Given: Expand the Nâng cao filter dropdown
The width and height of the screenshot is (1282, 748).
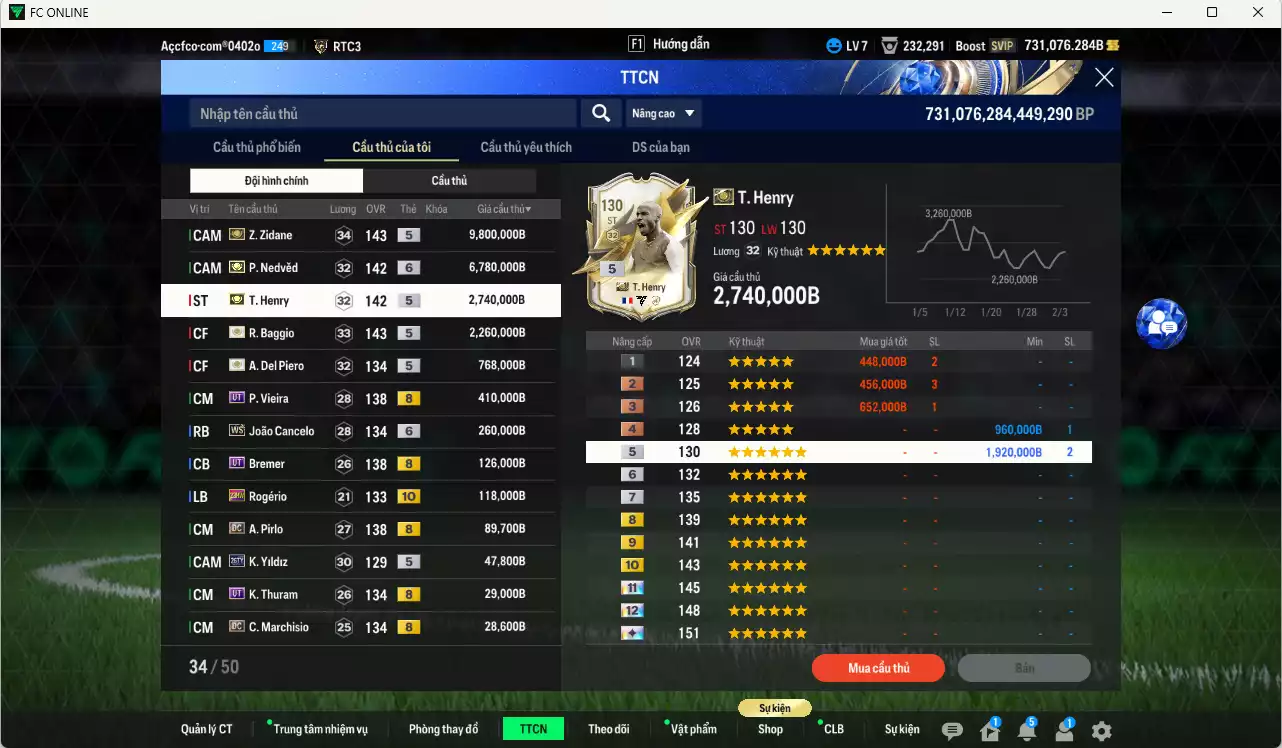Looking at the screenshot, I should tap(664, 113).
